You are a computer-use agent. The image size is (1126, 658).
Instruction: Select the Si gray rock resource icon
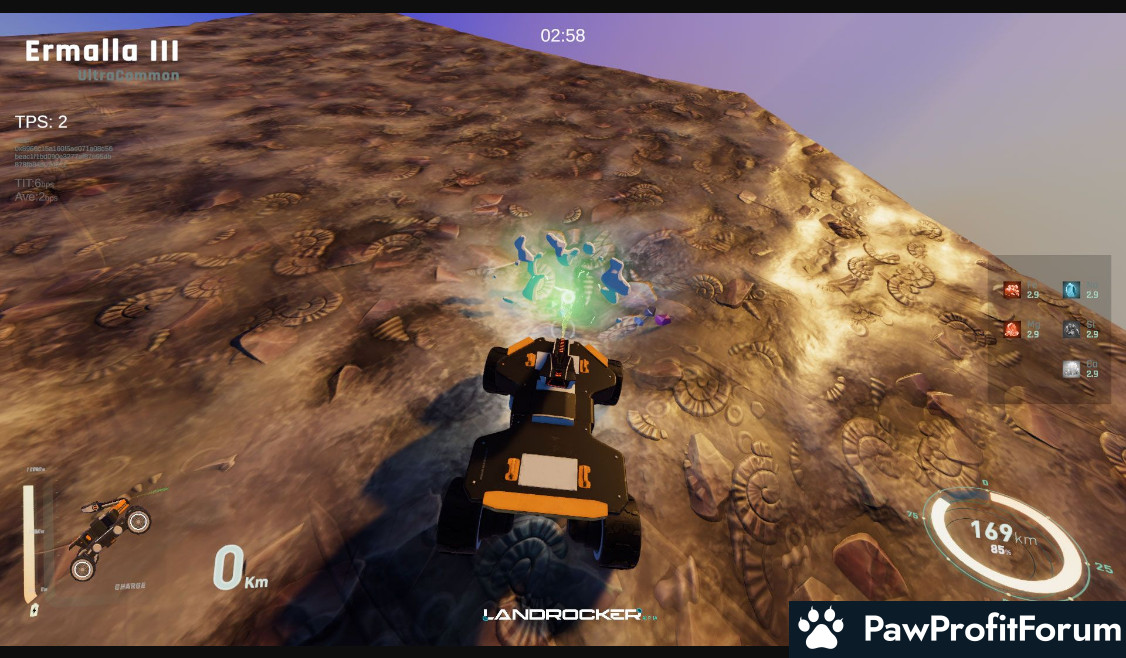click(x=1071, y=329)
